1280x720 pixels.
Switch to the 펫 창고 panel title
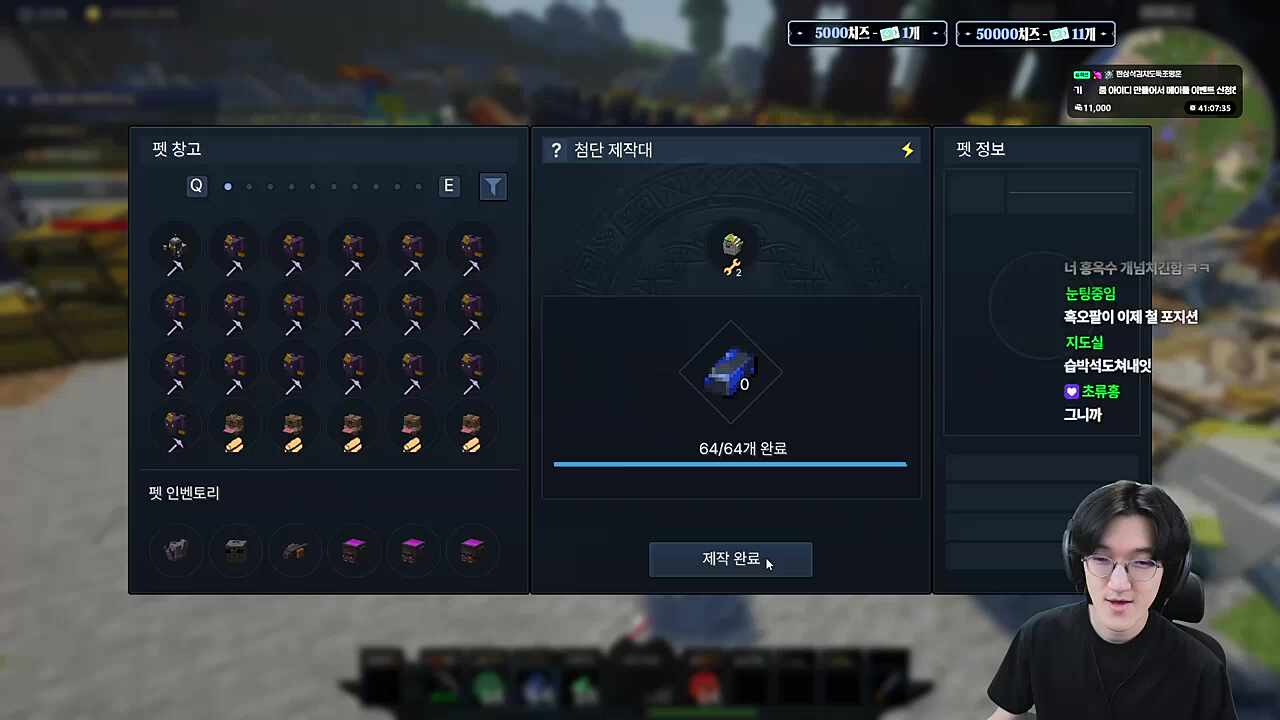(x=175, y=149)
